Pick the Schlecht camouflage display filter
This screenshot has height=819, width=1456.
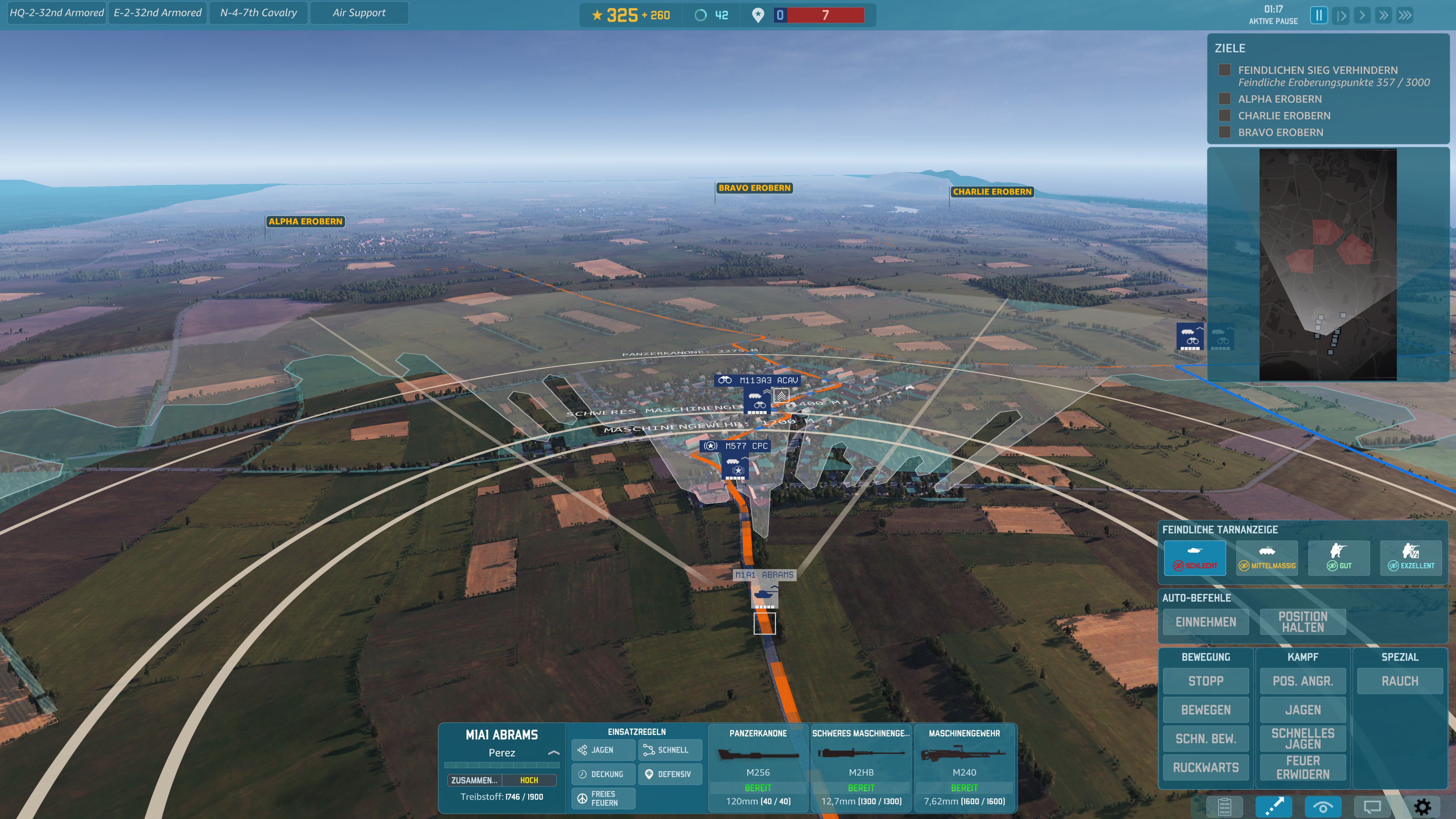click(1194, 557)
